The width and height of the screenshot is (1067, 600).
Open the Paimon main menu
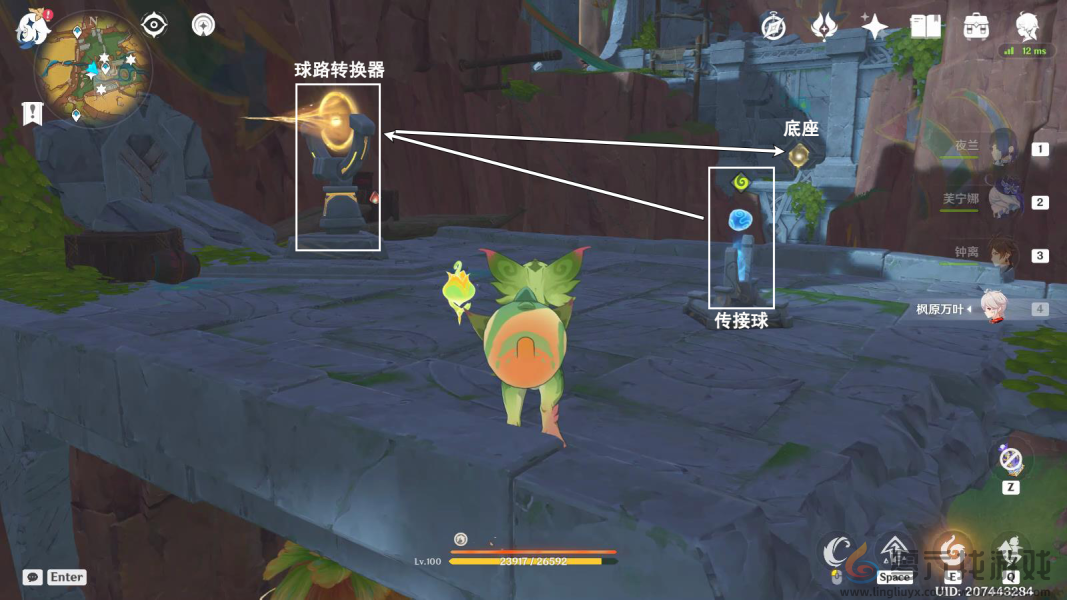click(x=32, y=27)
